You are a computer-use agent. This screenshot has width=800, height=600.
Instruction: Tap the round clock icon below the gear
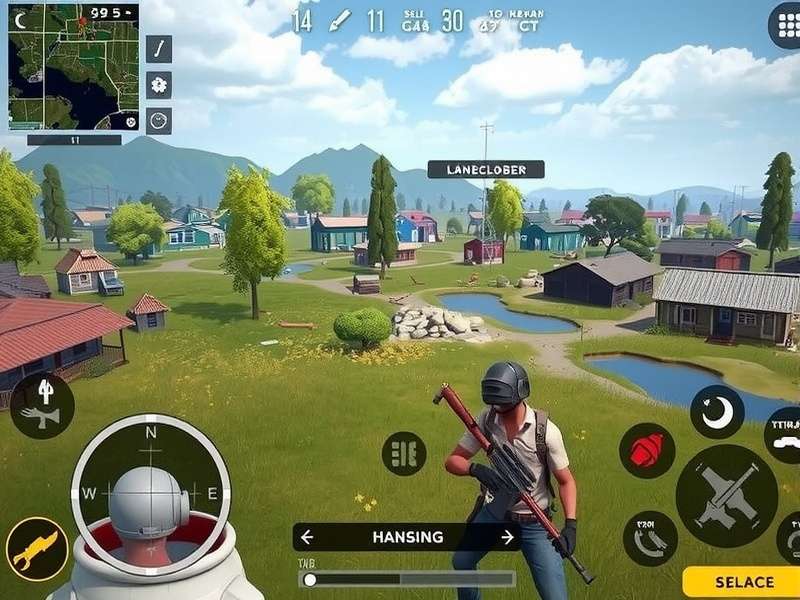pos(159,121)
